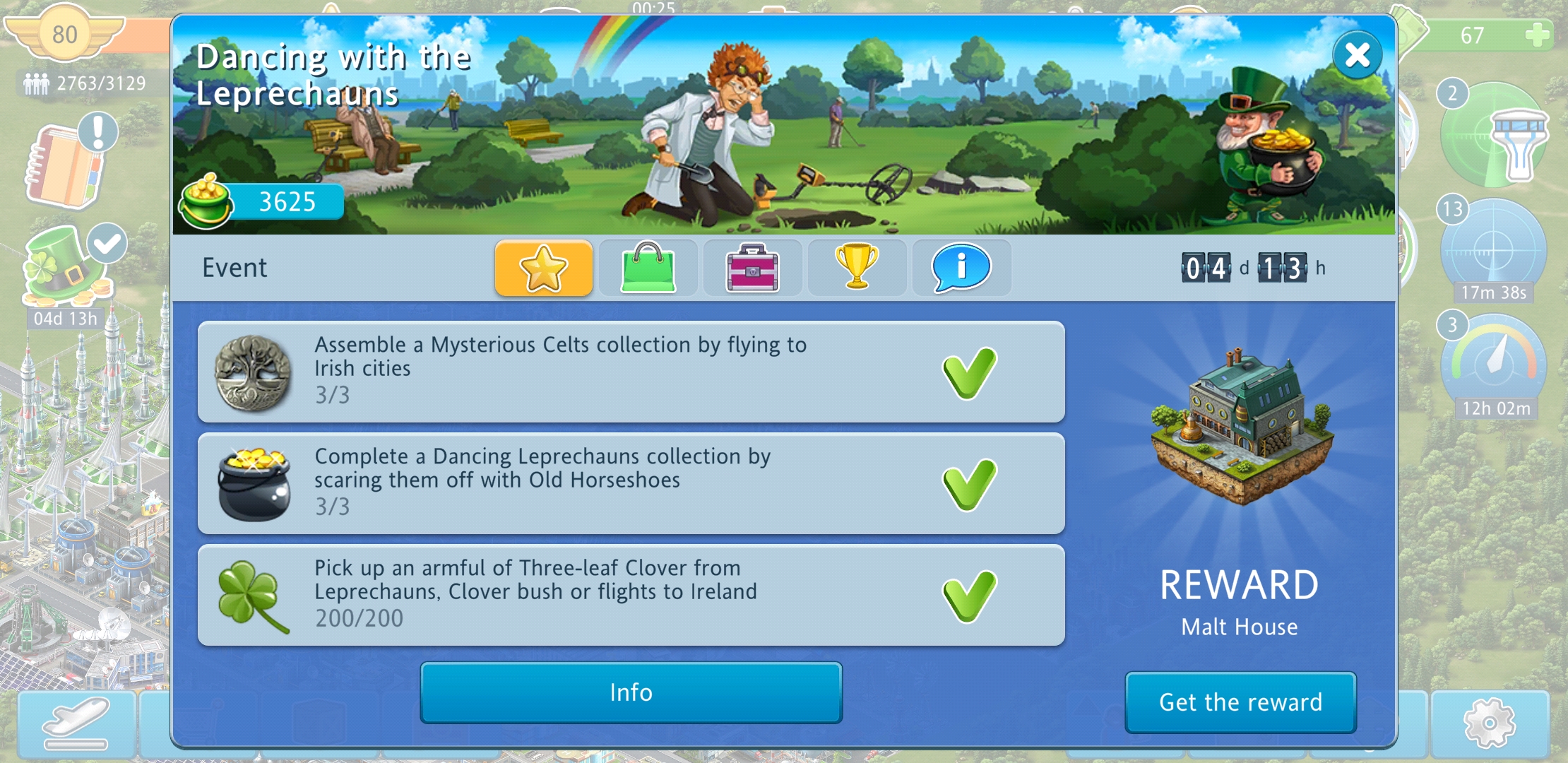Show the gold trophy tab
Image resolution: width=1568 pixels, height=763 pixels.
point(857,268)
